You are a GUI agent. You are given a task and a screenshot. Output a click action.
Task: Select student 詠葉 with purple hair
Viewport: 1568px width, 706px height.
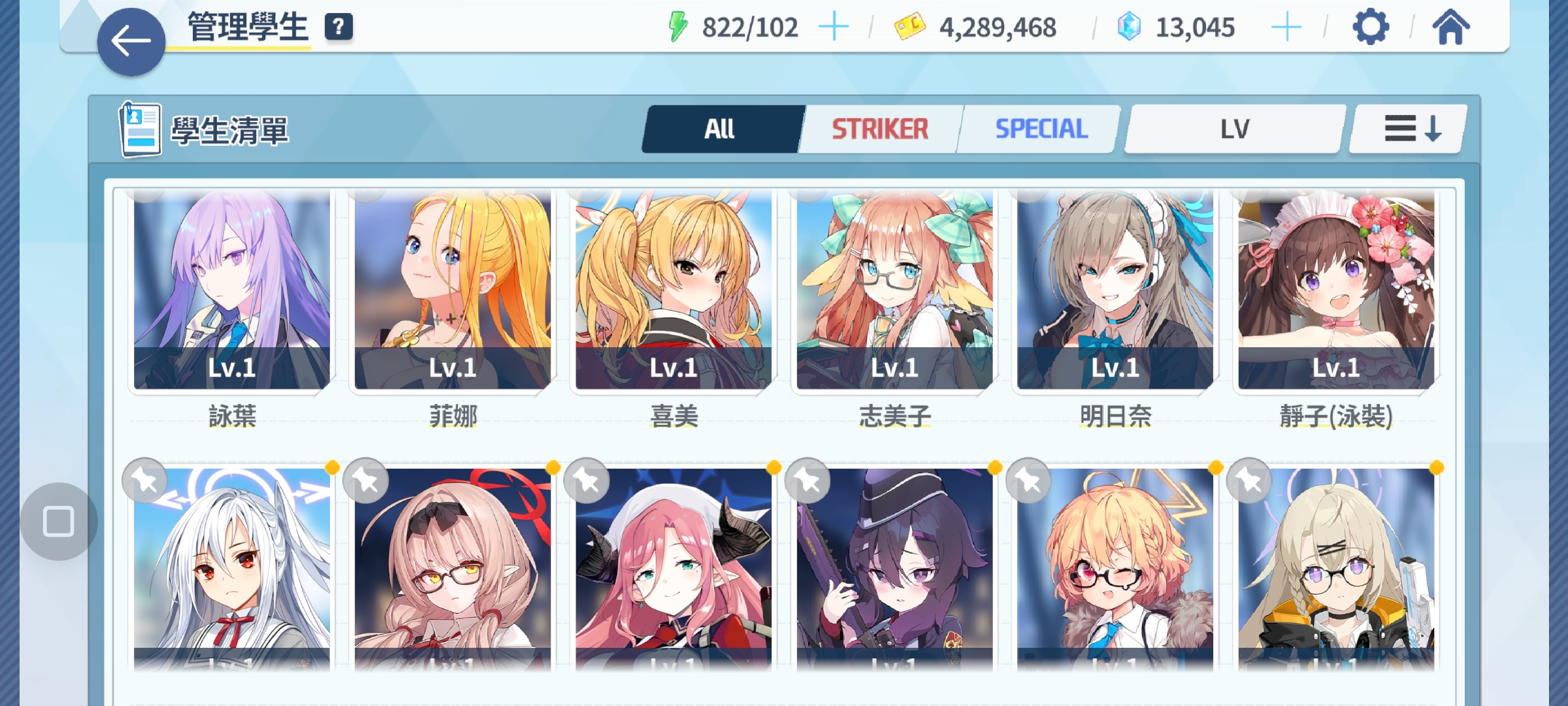pos(232,291)
